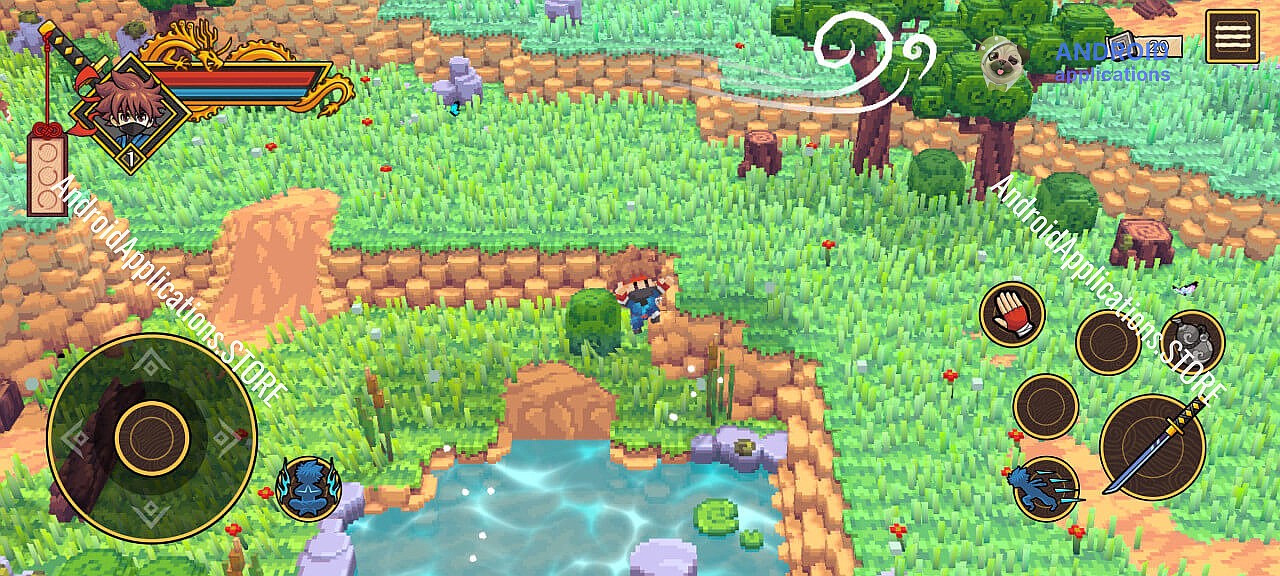Tap the virtual joystick center knob
This screenshot has width=1280, height=576.
(x=152, y=437)
